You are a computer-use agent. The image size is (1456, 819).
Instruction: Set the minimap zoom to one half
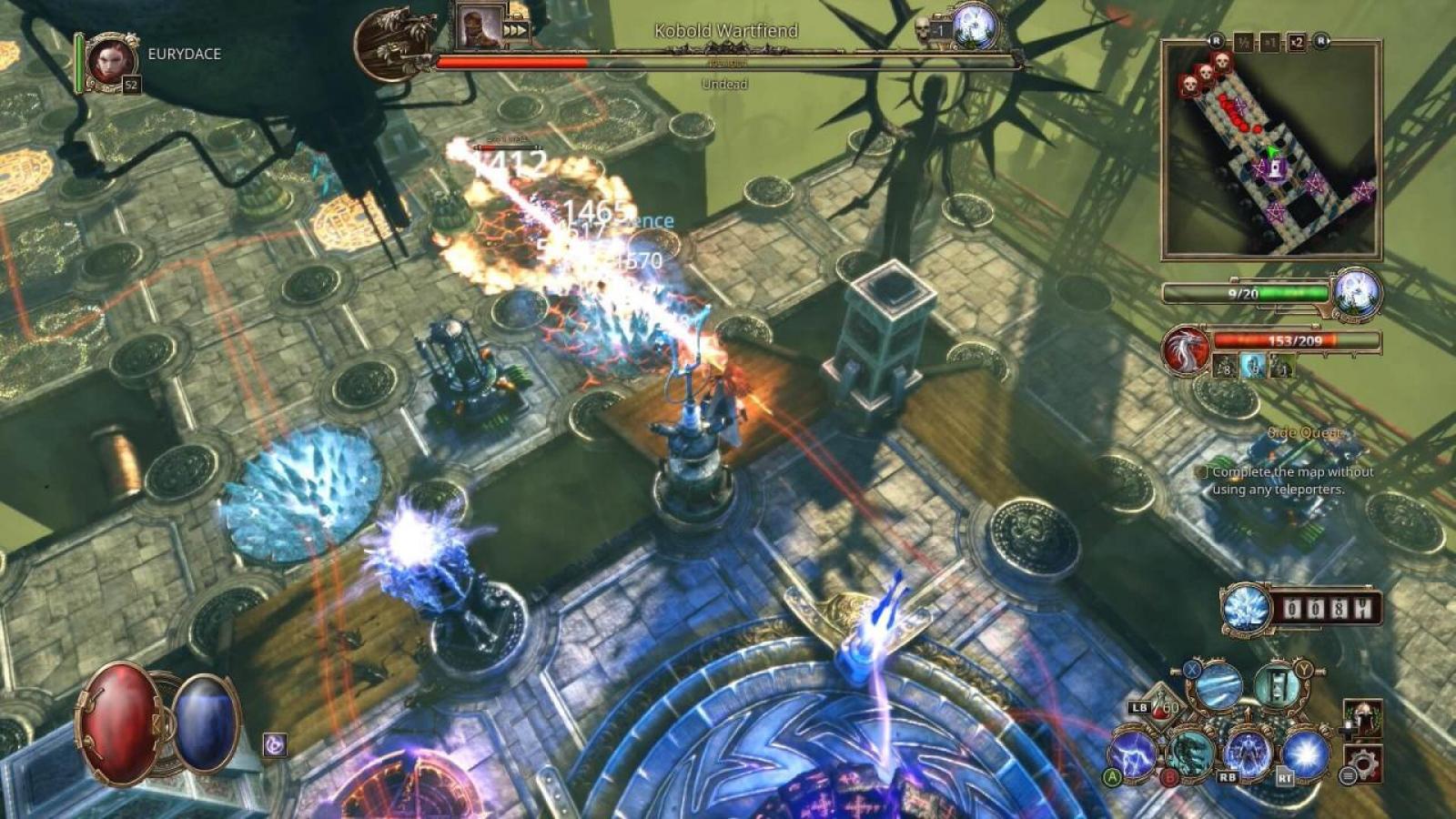click(1244, 42)
